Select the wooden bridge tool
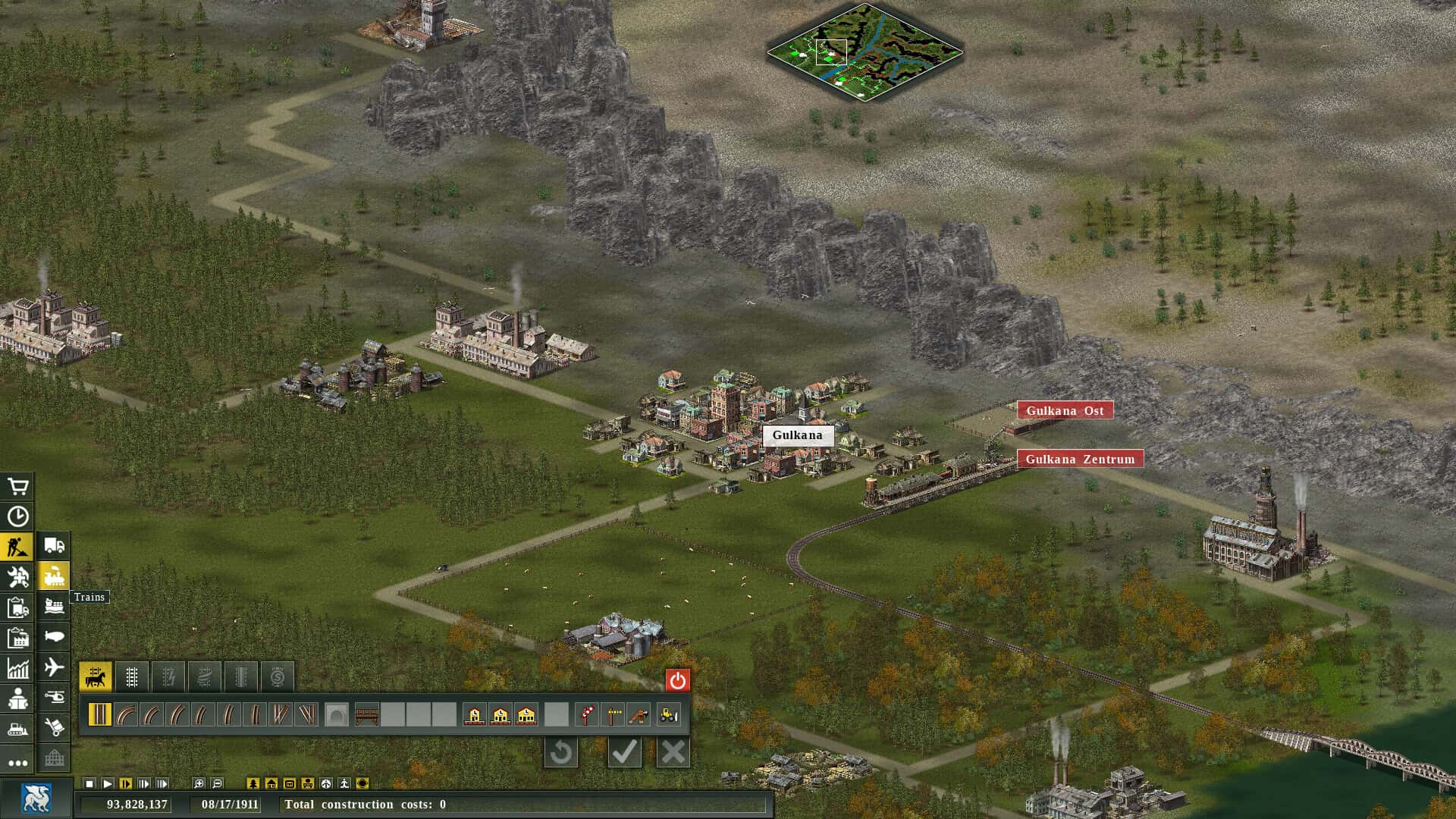The width and height of the screenshot is (1456, 819). pos(366,714)
